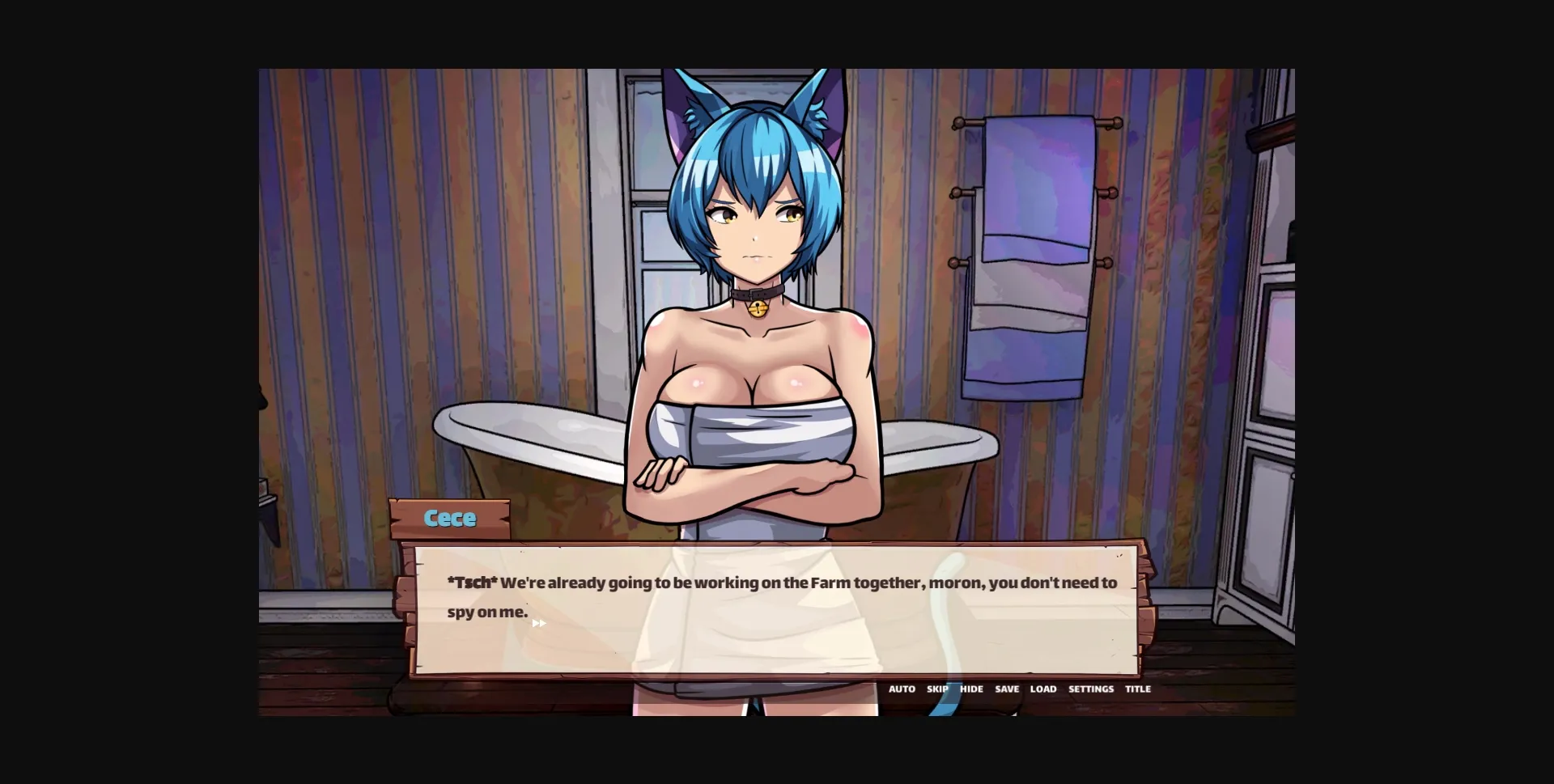Return to the TITLE screen

[x=1137, y=689]
